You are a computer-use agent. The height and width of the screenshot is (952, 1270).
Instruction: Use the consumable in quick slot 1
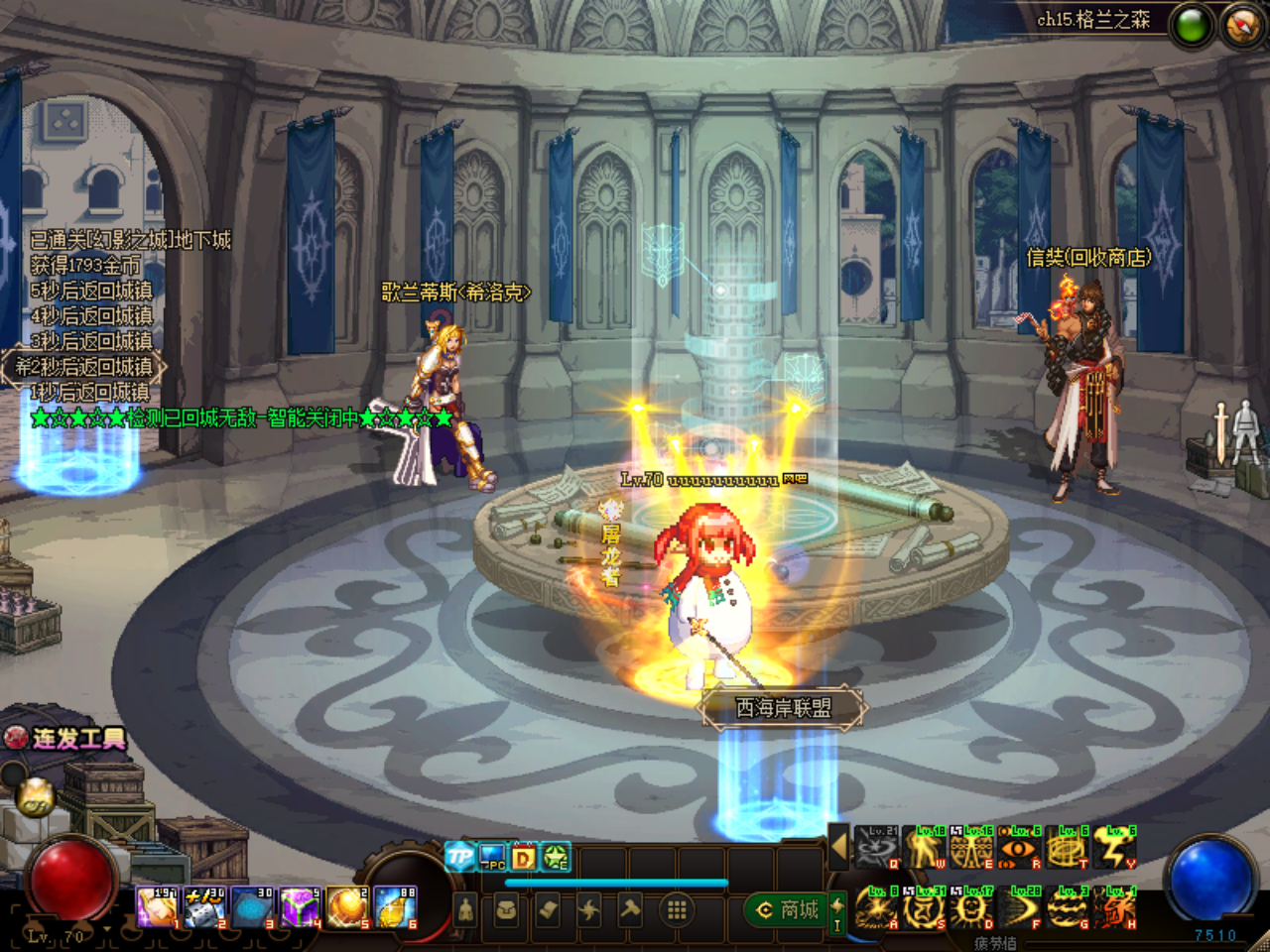pyautogui.click(x=157, y=907)
